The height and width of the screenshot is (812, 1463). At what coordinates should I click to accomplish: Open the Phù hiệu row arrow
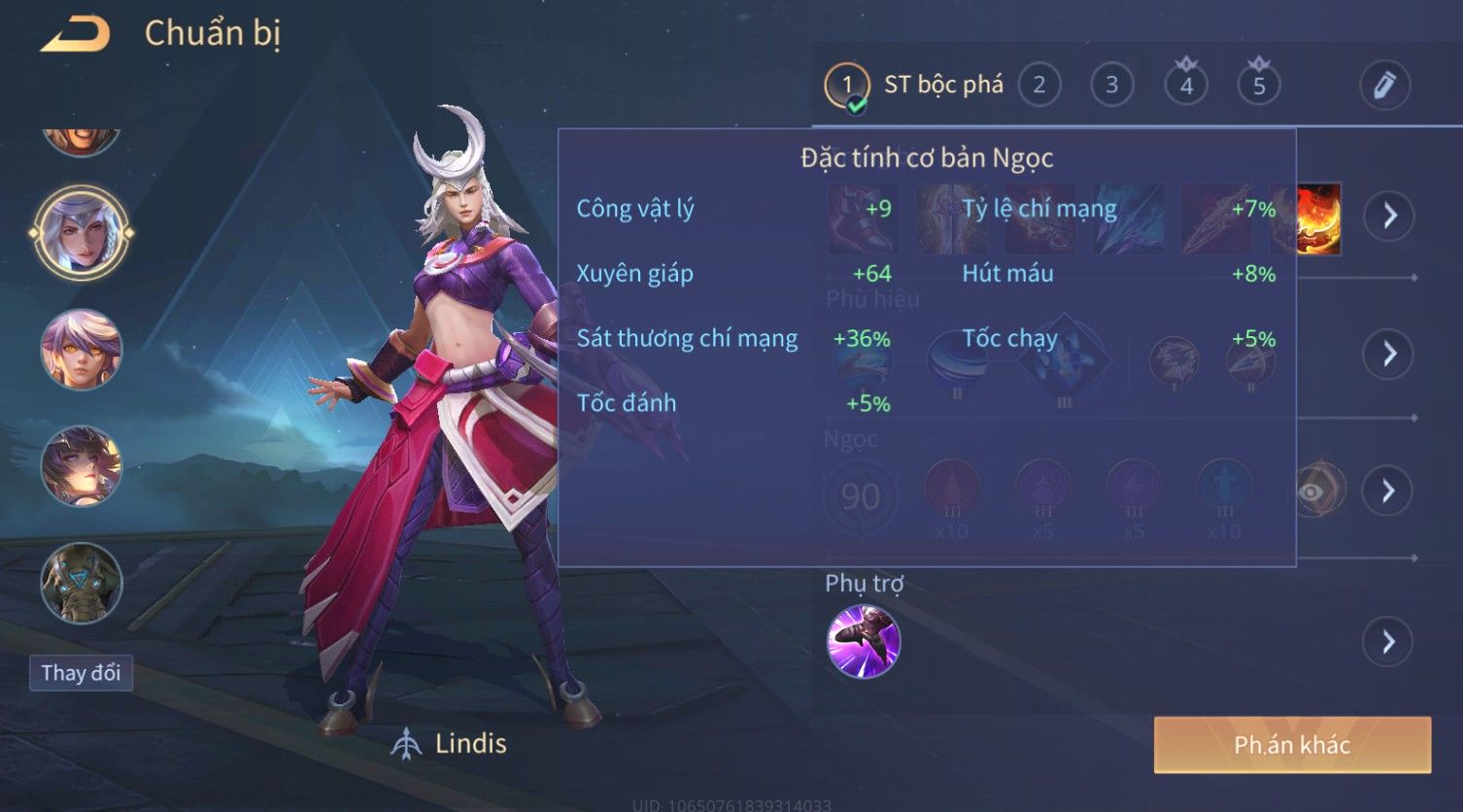1388,353
